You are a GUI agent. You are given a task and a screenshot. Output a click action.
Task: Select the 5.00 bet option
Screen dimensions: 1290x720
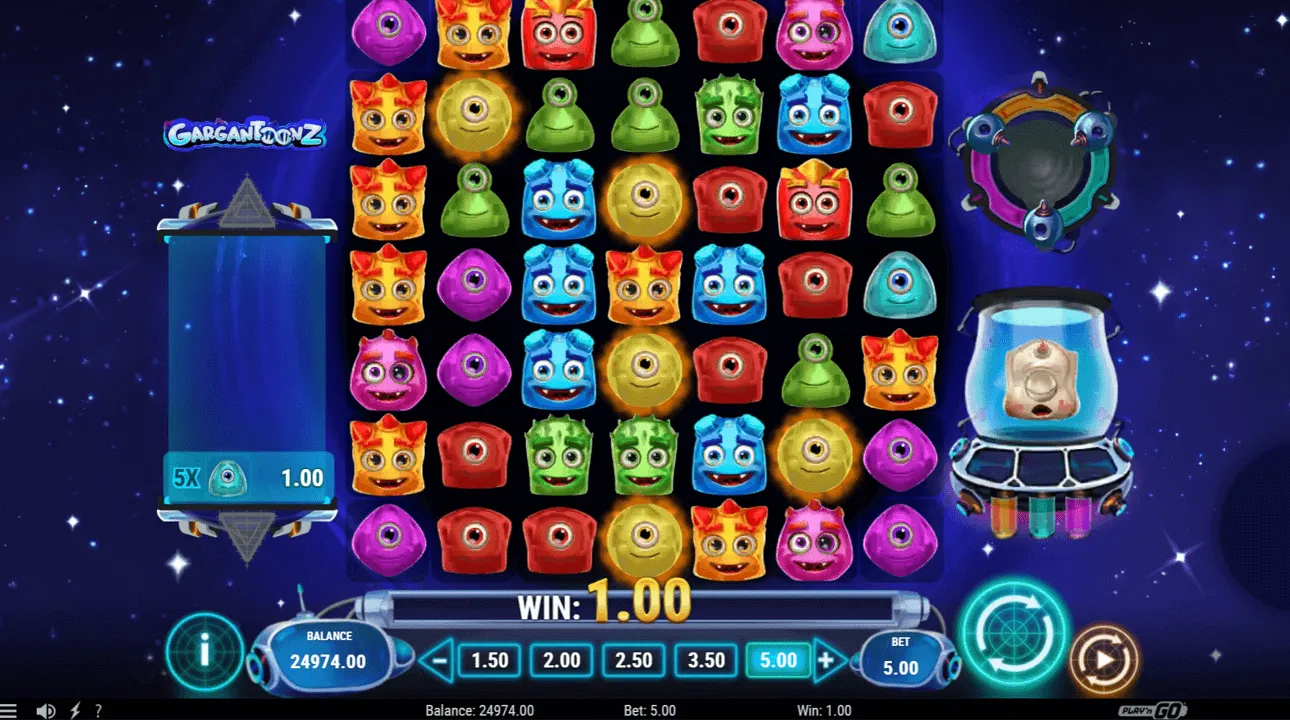778,660
